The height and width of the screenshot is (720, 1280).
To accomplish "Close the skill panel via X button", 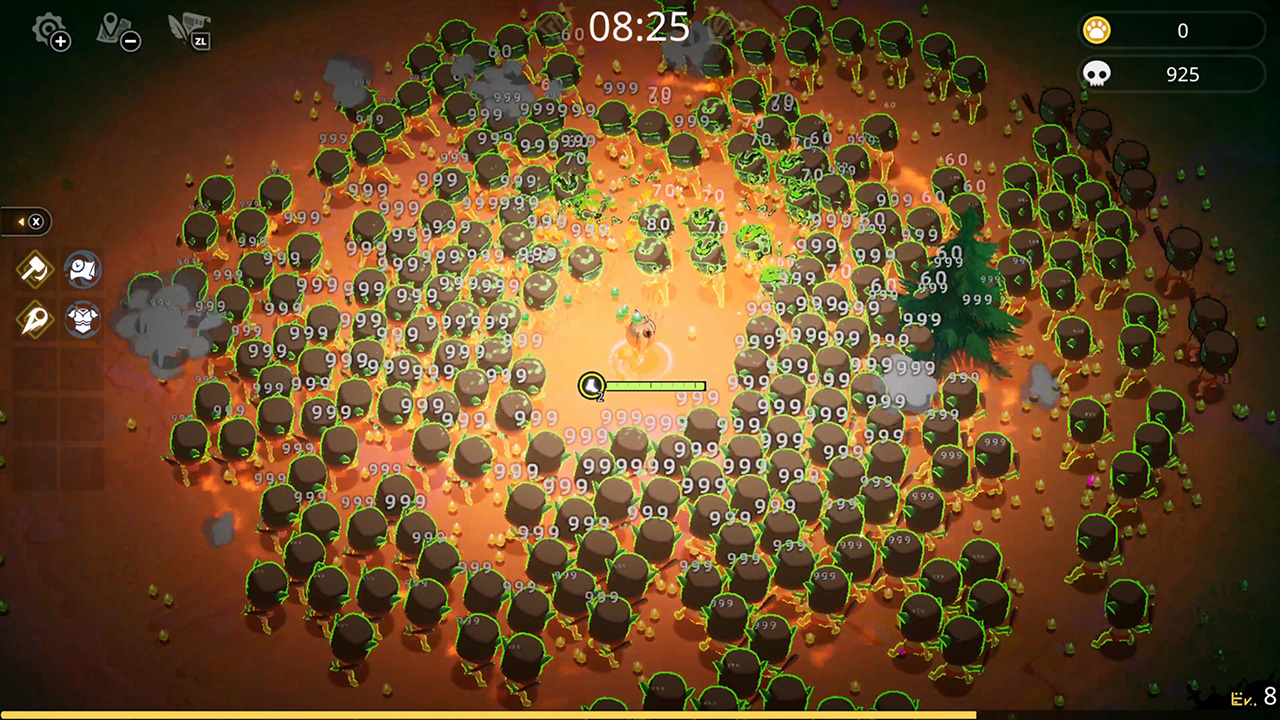I will [x=35, y=222].
